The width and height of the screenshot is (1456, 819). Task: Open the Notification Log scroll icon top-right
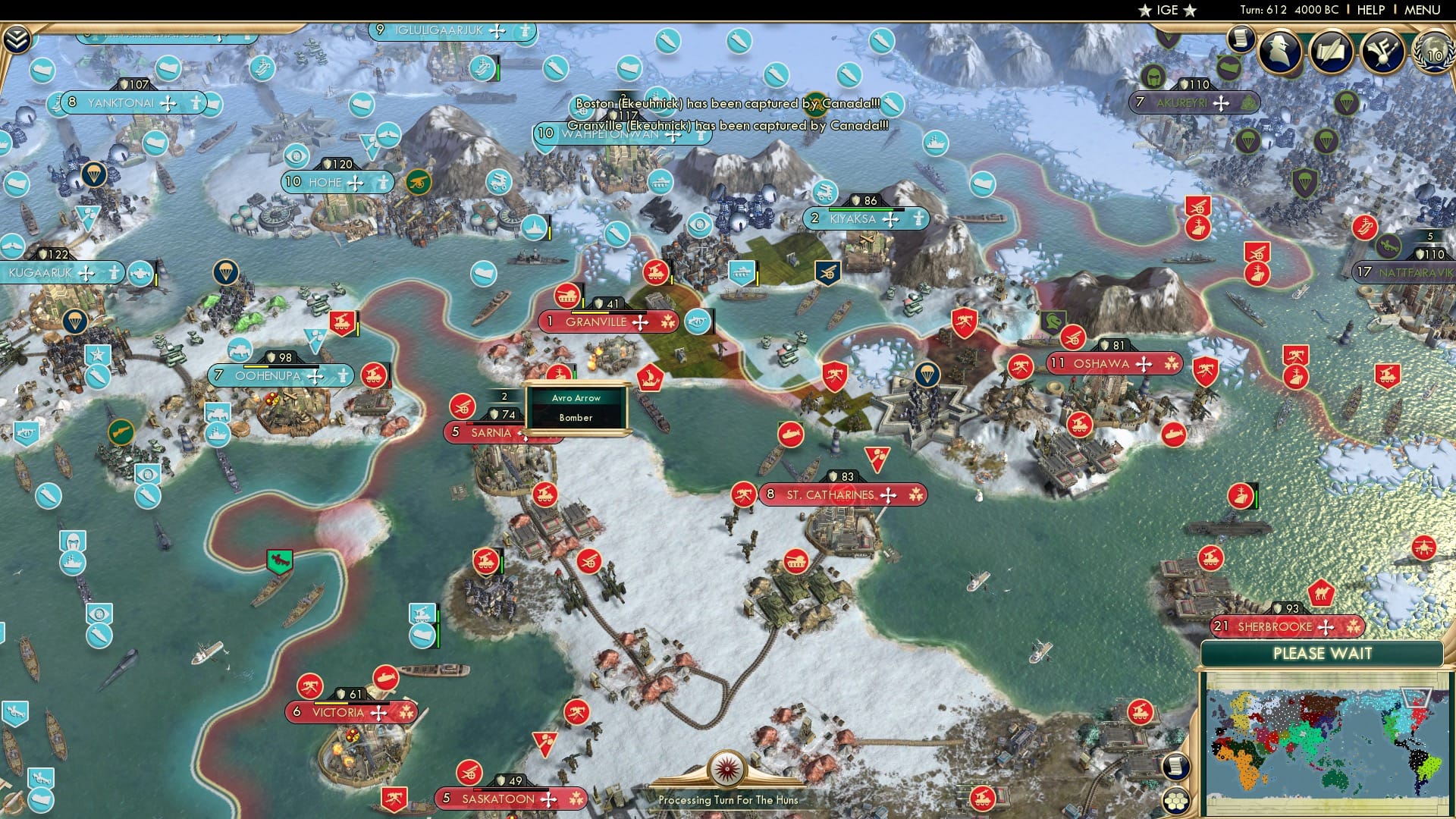[x=1241, y=39]
